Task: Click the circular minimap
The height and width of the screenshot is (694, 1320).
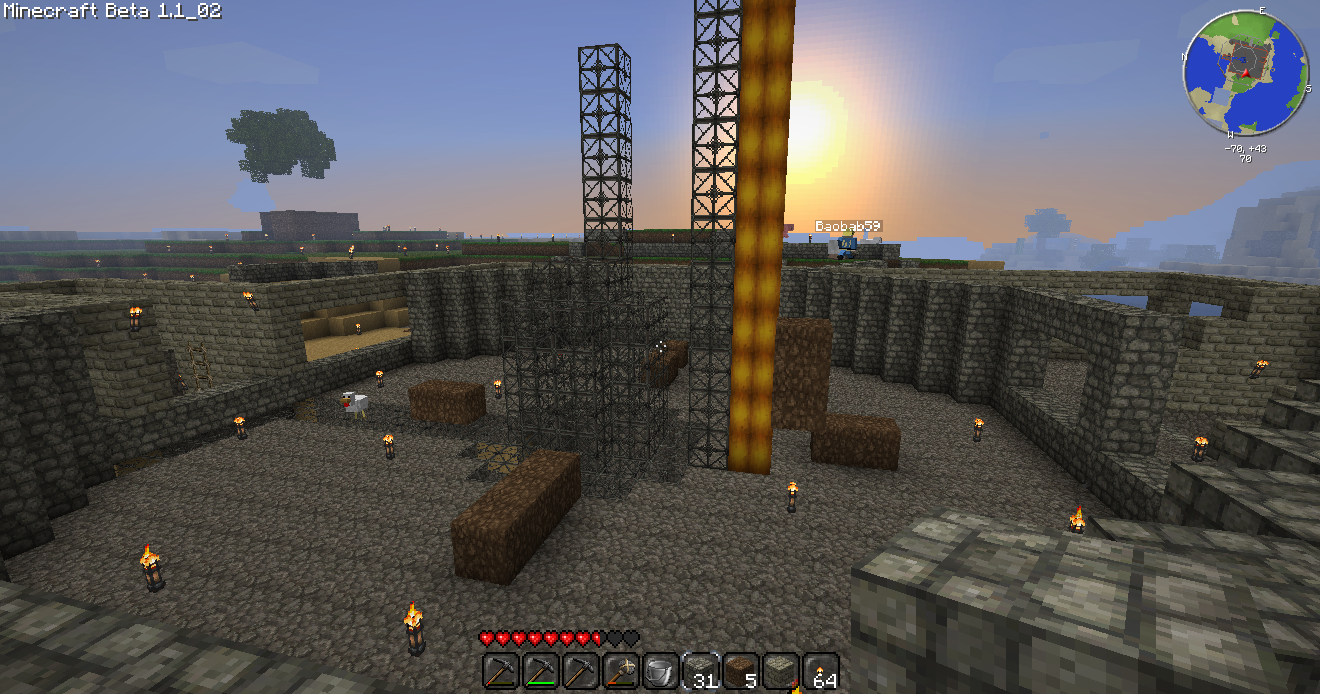Action: [x=1245, y=72]
